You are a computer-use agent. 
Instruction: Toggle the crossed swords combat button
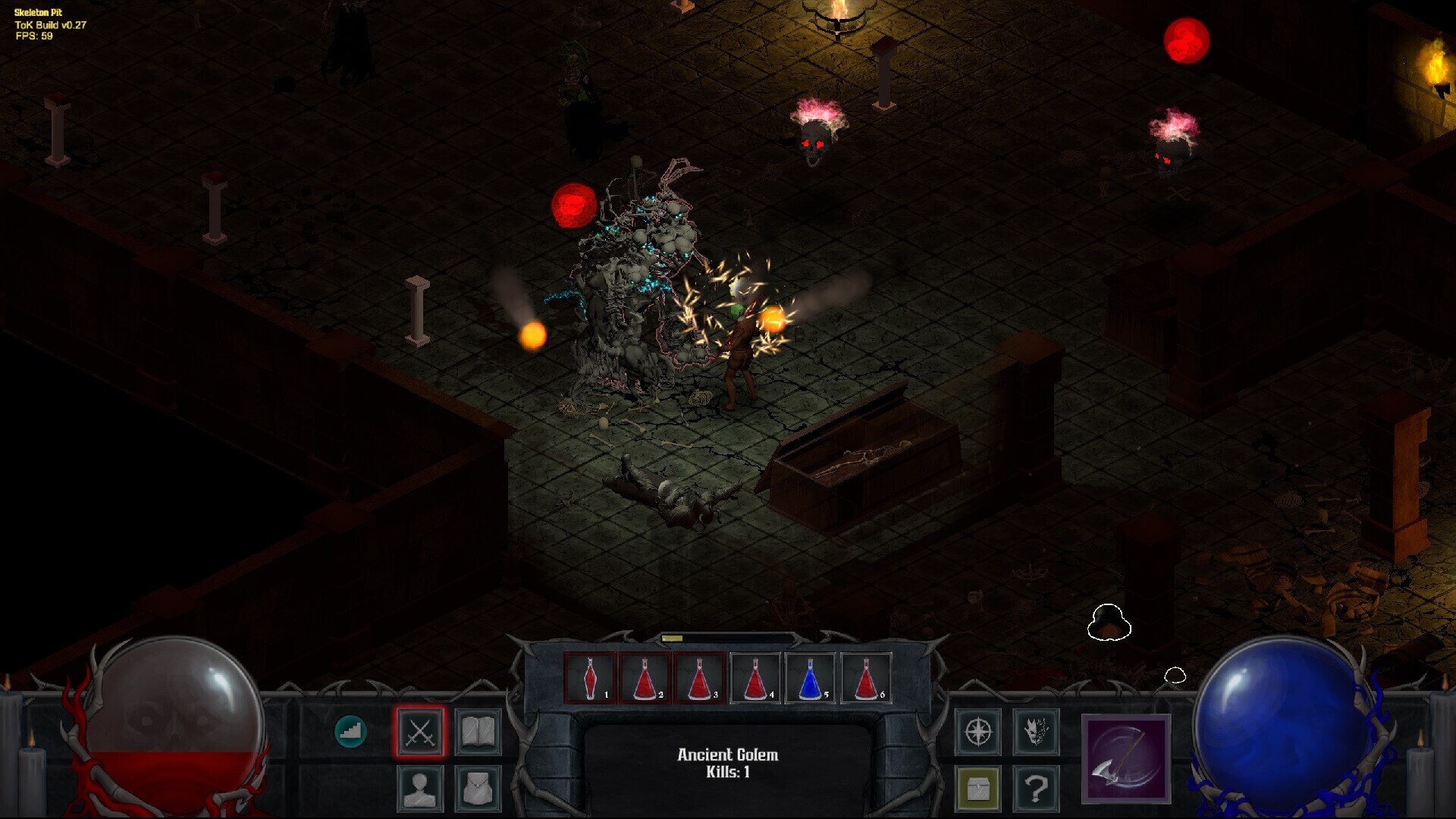(420, 733)
